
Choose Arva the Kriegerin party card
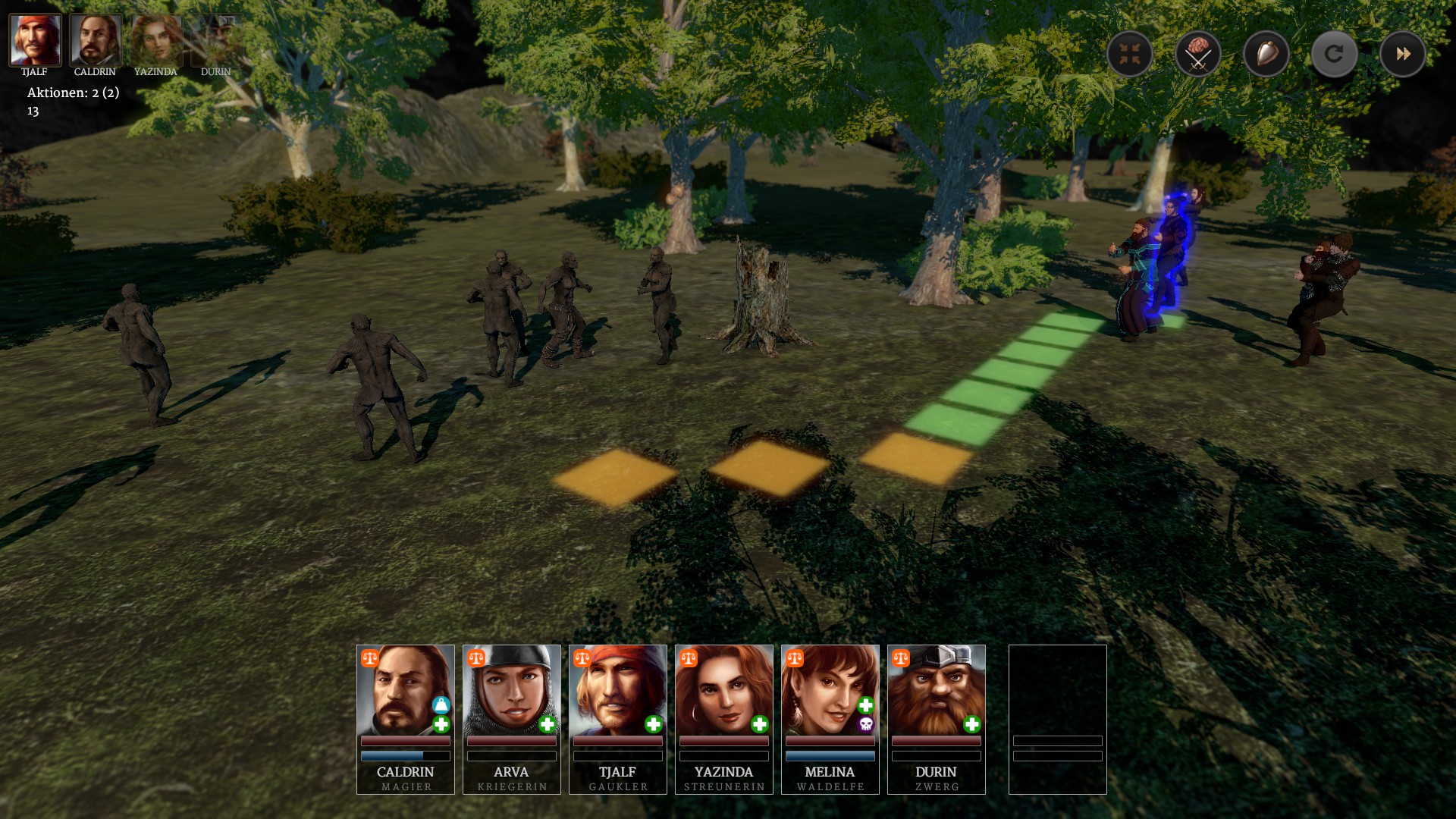pyautogui.click(x=512, y=719)
